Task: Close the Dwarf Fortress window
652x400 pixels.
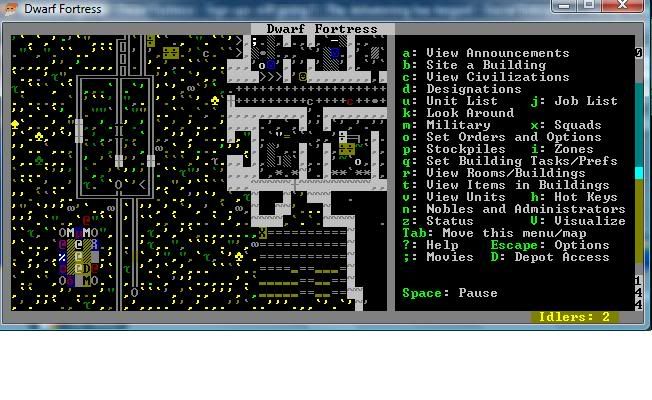Action: [632, 6]
